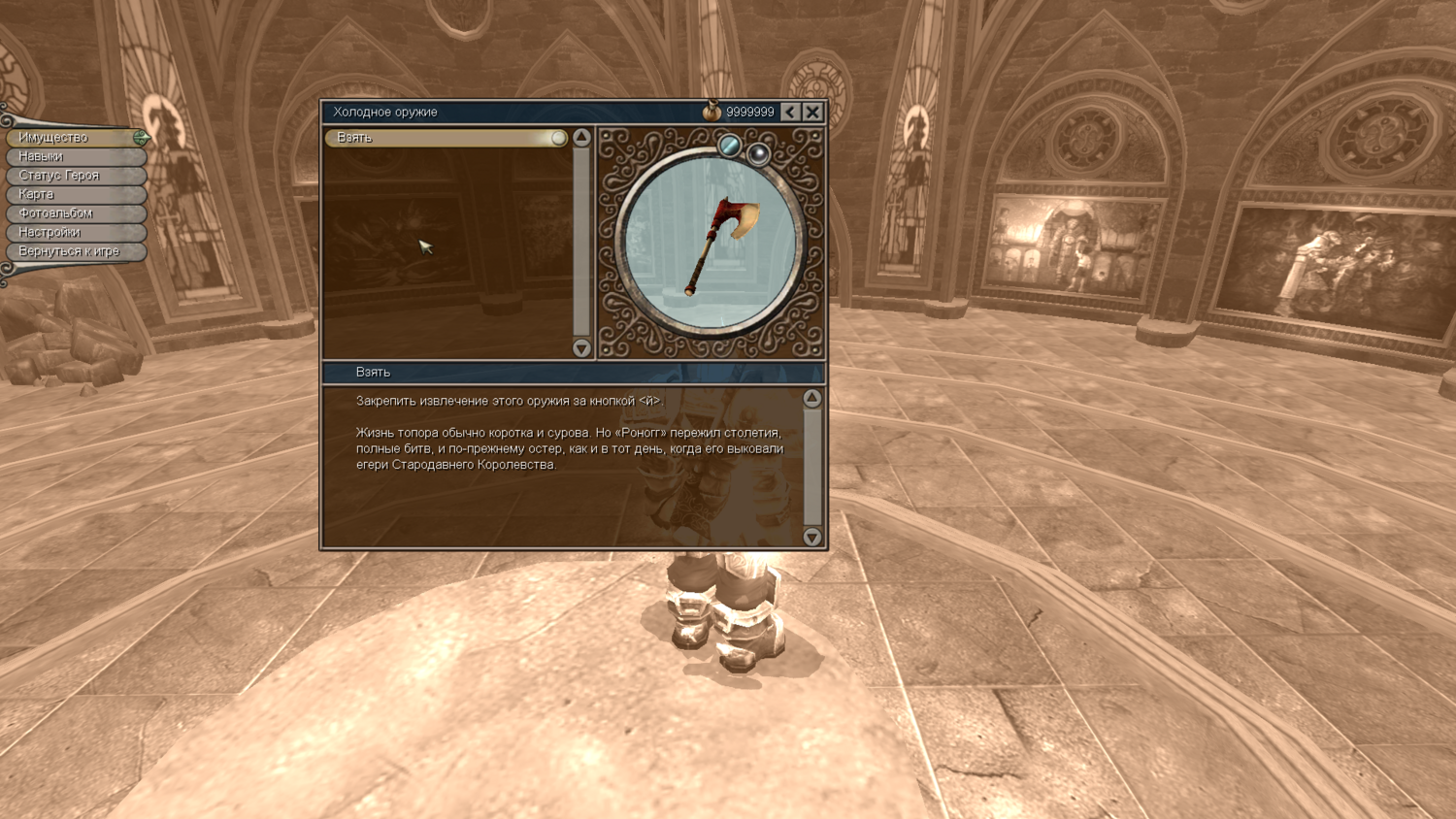Select the Взять option in the list
Image resolution: width=1456 pixels, height=819 pixels.
446,138
